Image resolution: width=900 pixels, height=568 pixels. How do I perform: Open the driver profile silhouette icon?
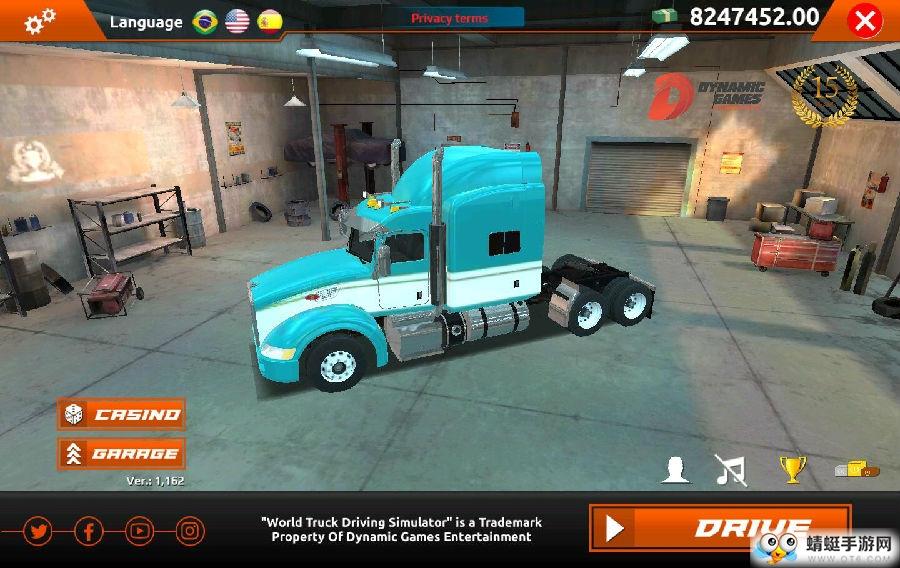tap(676, 469)
